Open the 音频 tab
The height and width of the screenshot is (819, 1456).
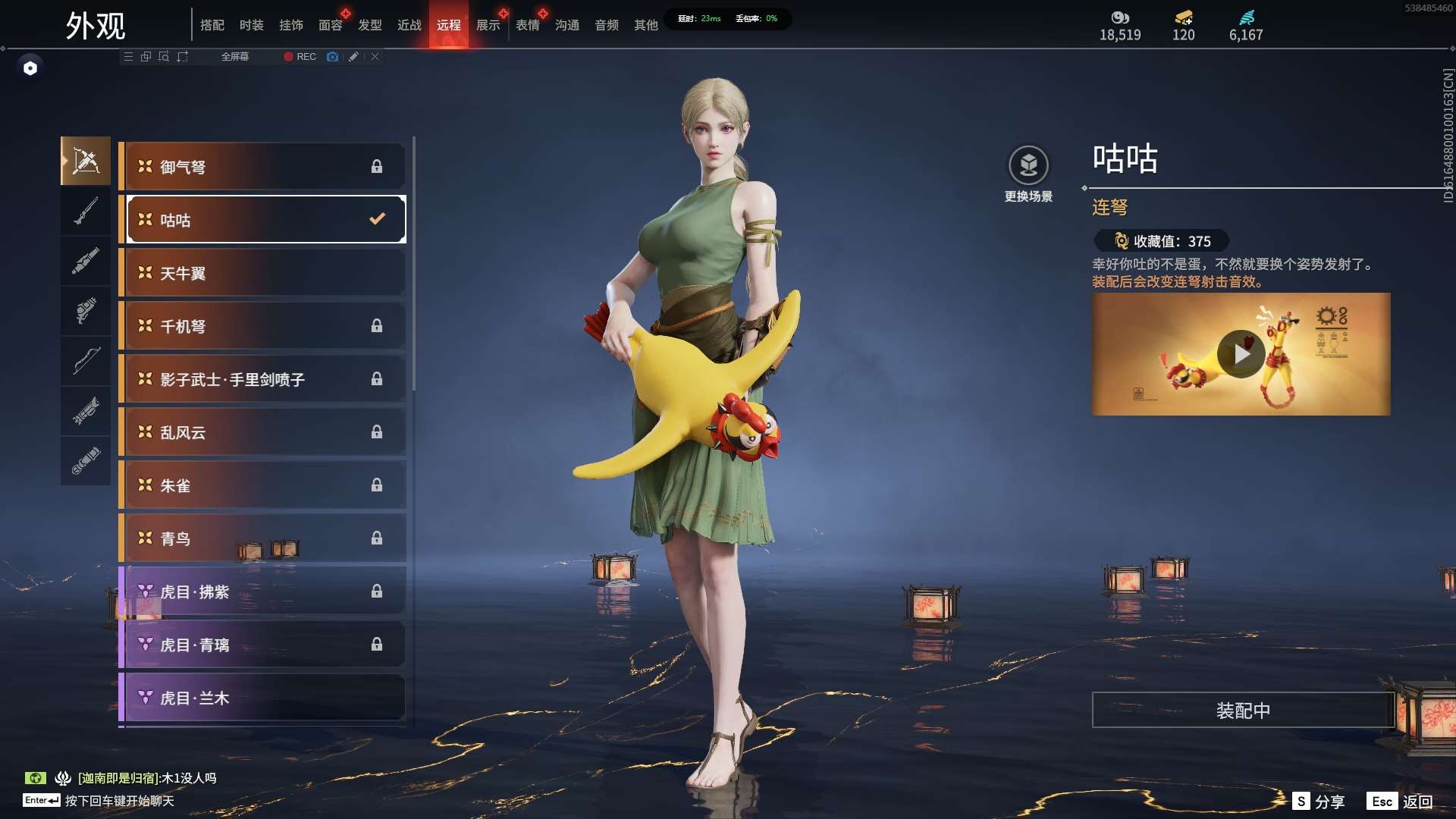coord(606,25)
